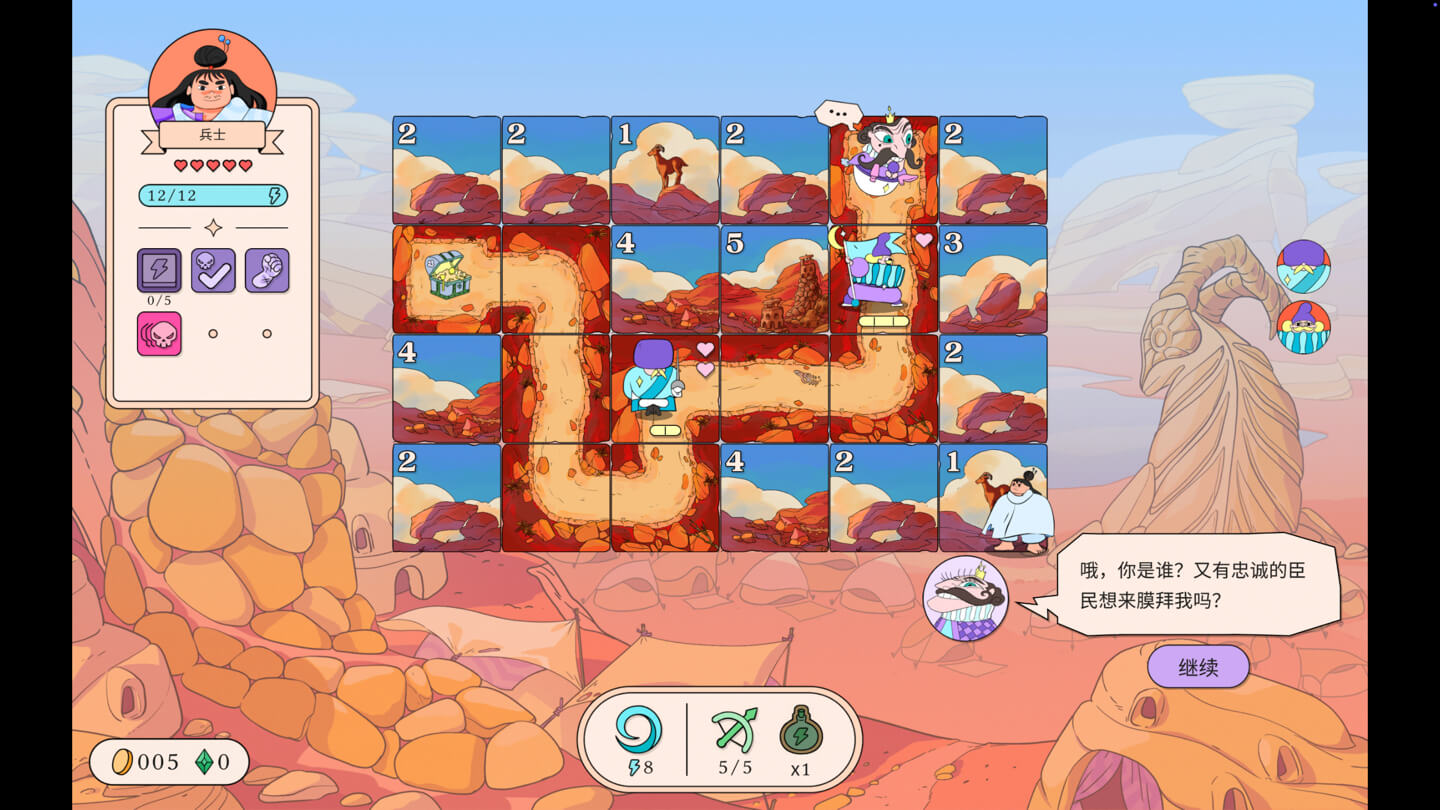Click the skull checkmark skill icon
Image resolution: width=1440 pixels, height=810 pixels.
pos(213,271)
